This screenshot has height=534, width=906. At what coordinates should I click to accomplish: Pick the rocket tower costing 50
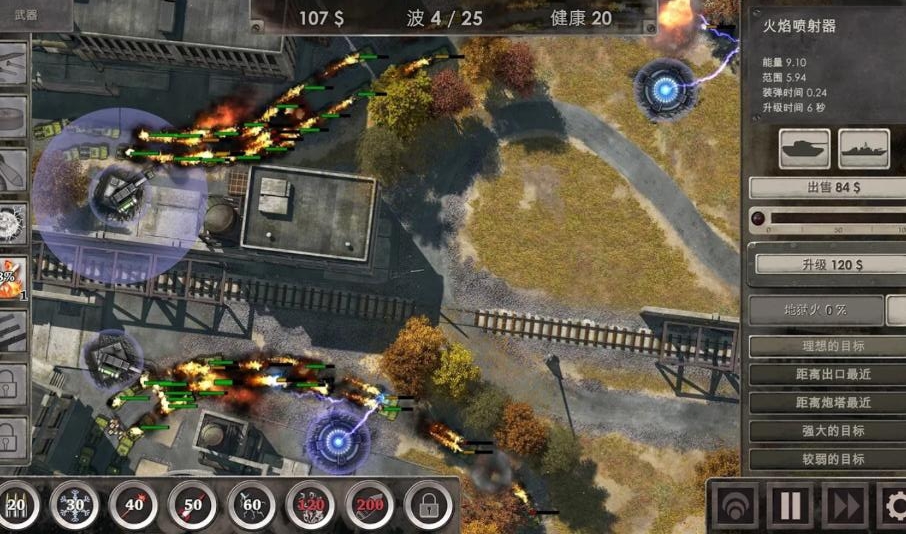pyautogui.click(x=192, y=506)
